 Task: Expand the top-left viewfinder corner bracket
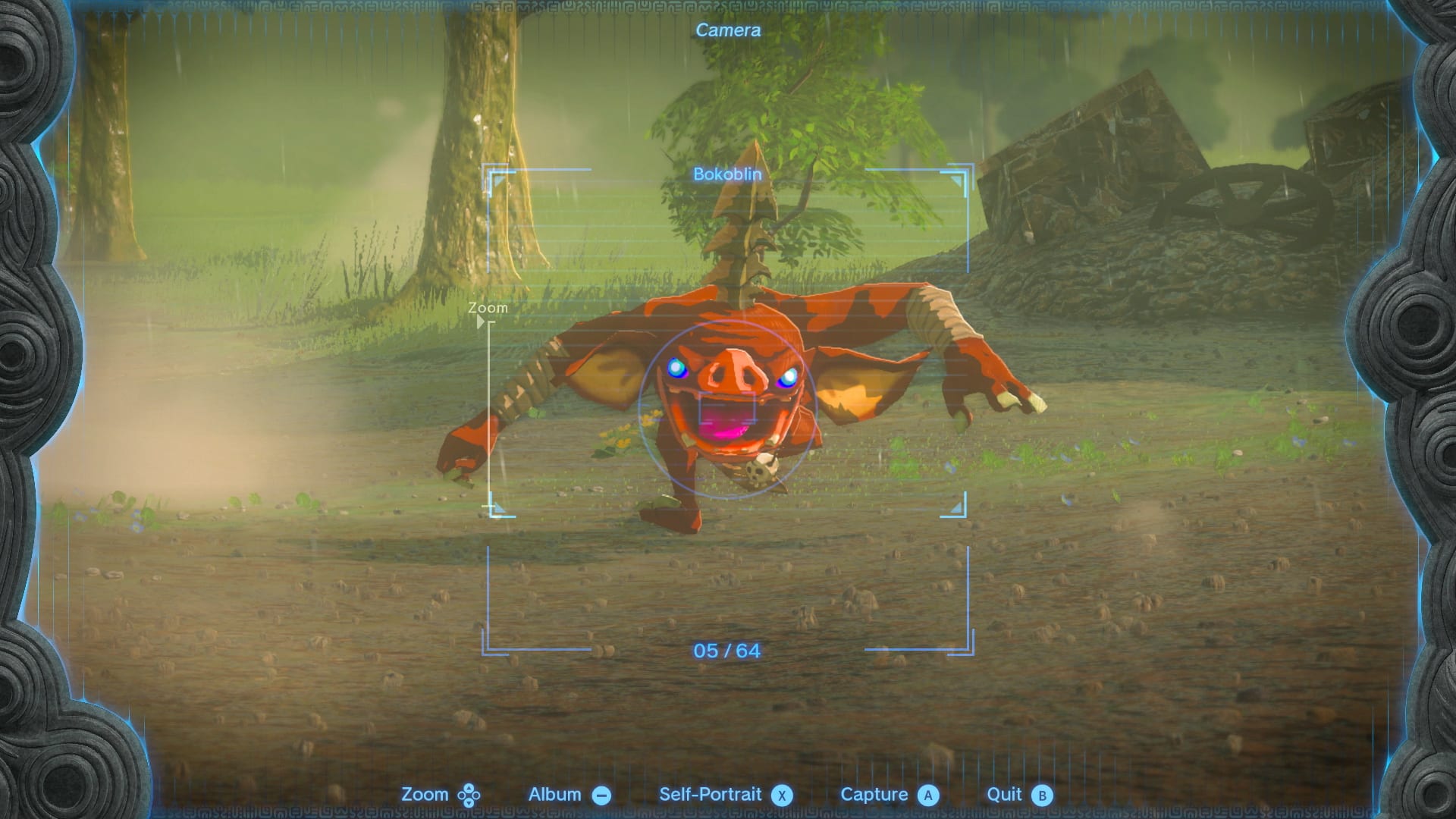[x=496, y=177]
